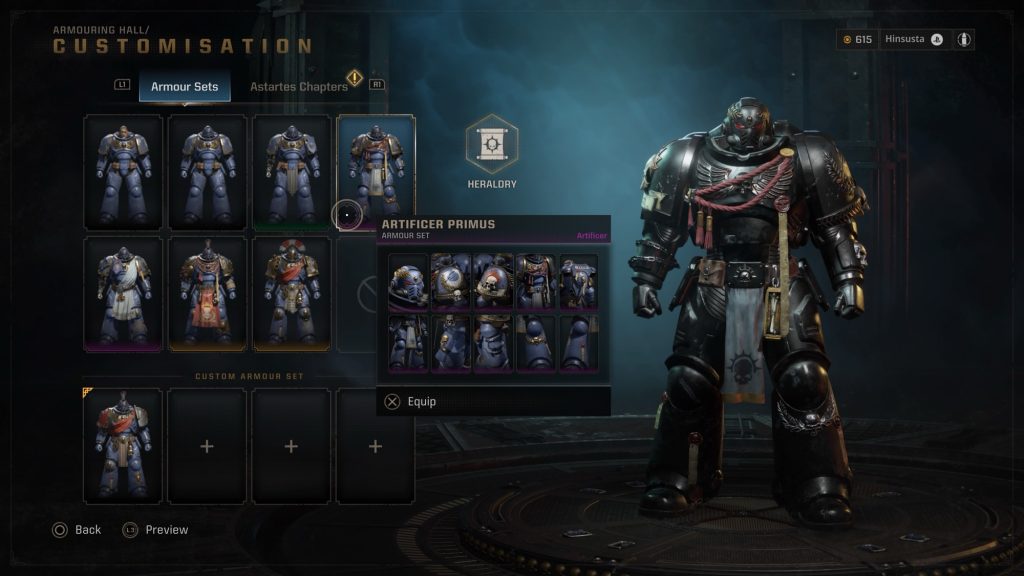
Task: Choose the armour set with white robe
Action: 123,293
